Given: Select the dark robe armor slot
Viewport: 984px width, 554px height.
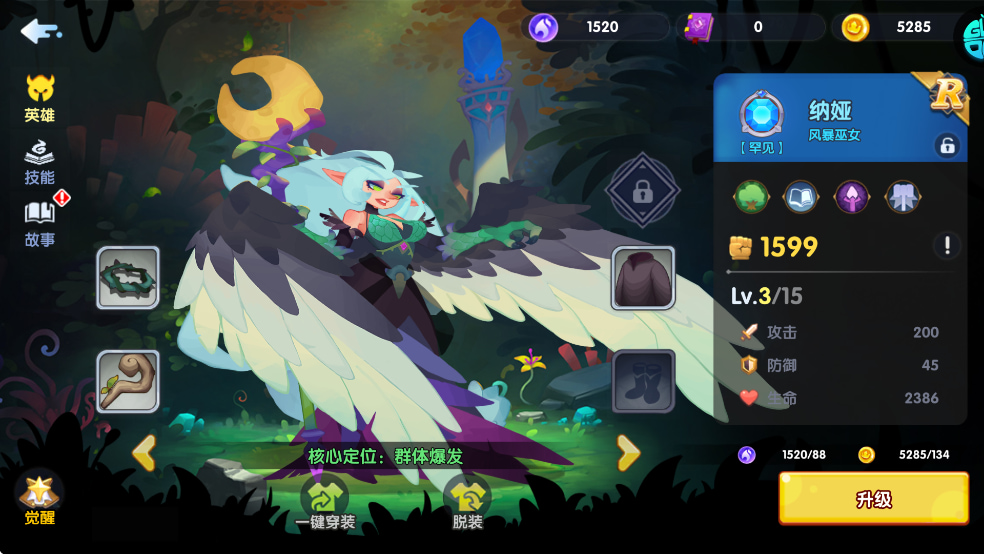Looking at the screenshot, I should click(643, 277).
